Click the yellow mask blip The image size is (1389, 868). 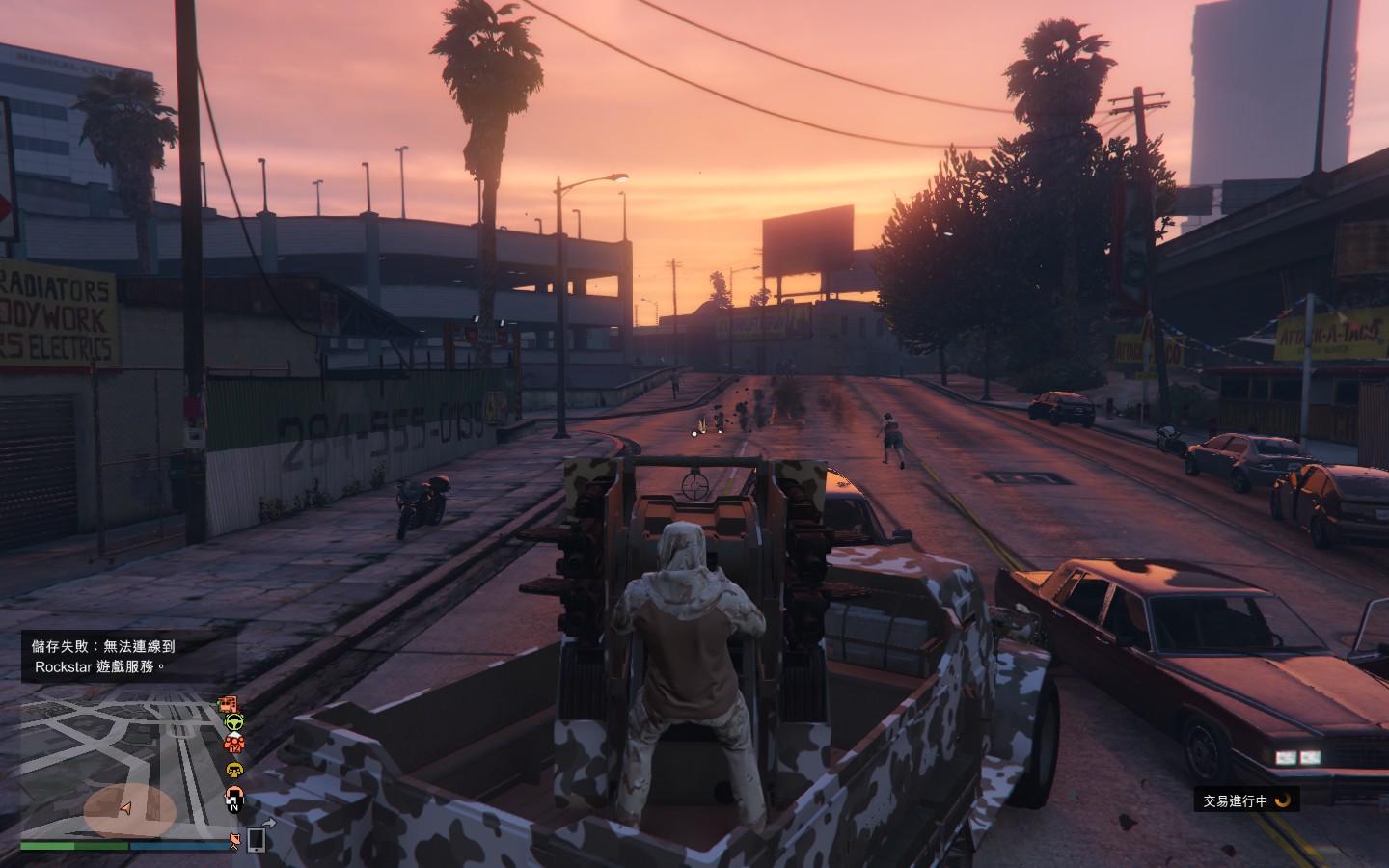234,770
